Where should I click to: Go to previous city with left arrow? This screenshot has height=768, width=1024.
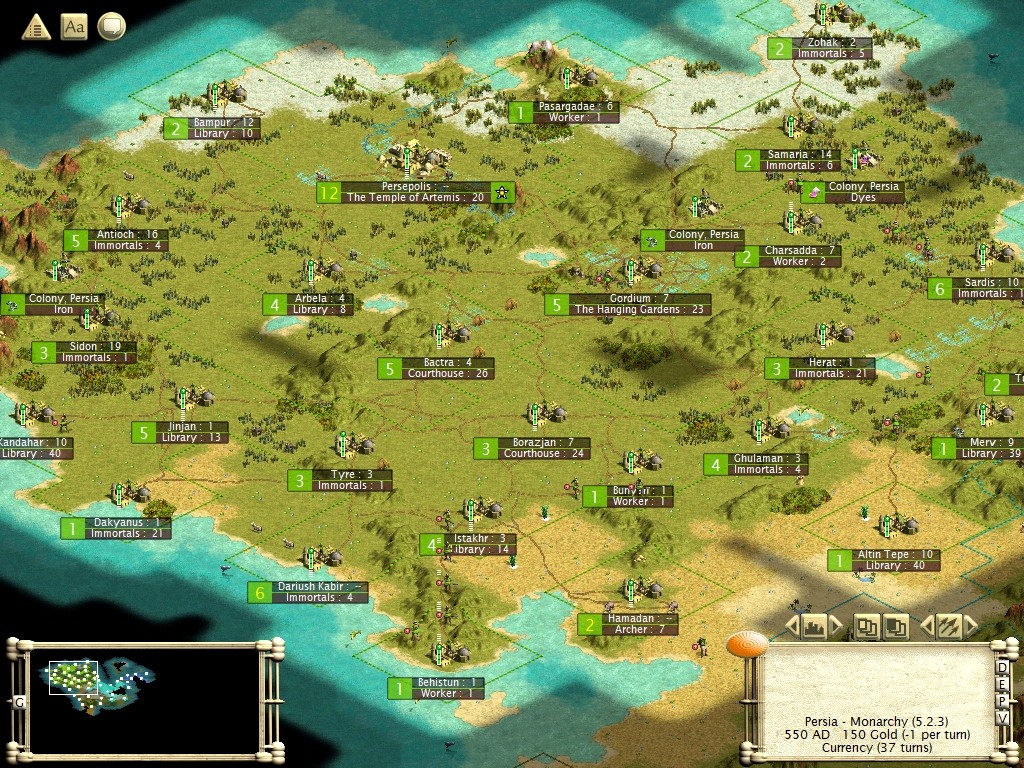tap(791, 627)
